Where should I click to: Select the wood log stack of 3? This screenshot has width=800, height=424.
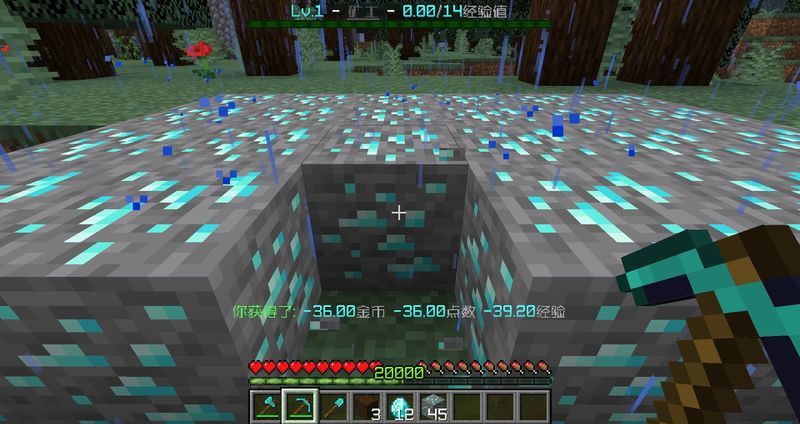click(x=365, y=406)
